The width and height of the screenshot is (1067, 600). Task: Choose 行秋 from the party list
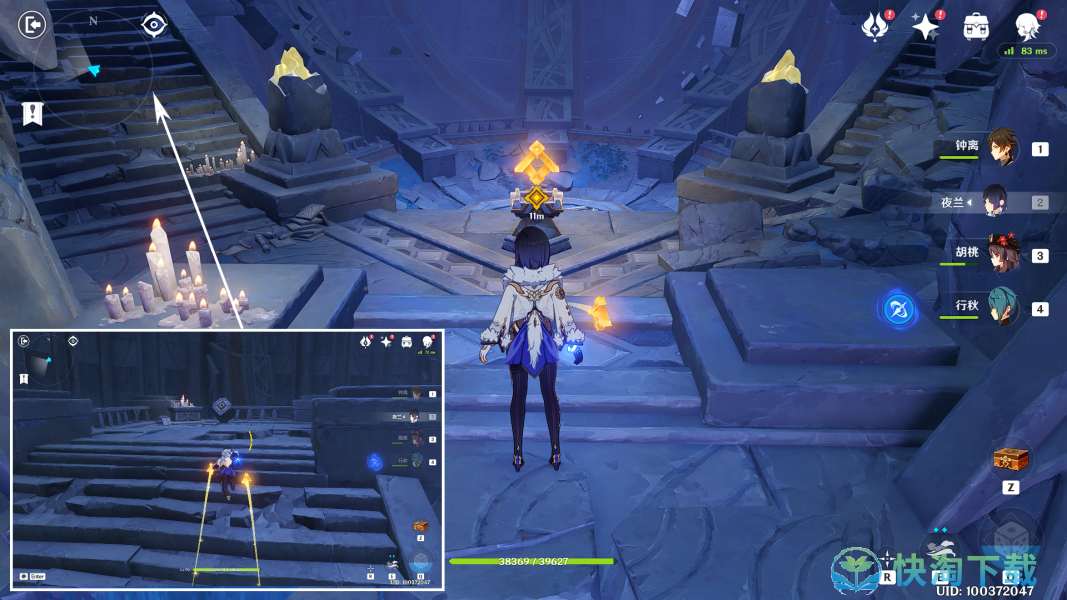[1000, 308]
